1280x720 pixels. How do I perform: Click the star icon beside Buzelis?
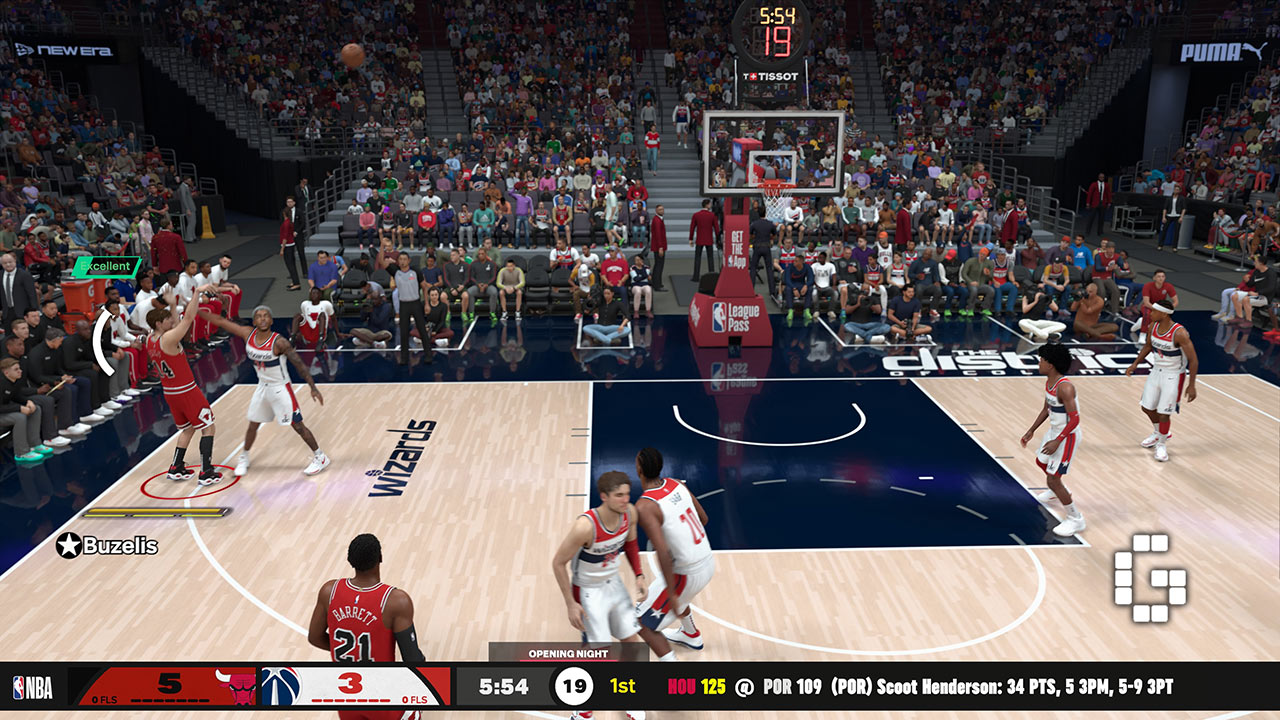pos(68,545)
